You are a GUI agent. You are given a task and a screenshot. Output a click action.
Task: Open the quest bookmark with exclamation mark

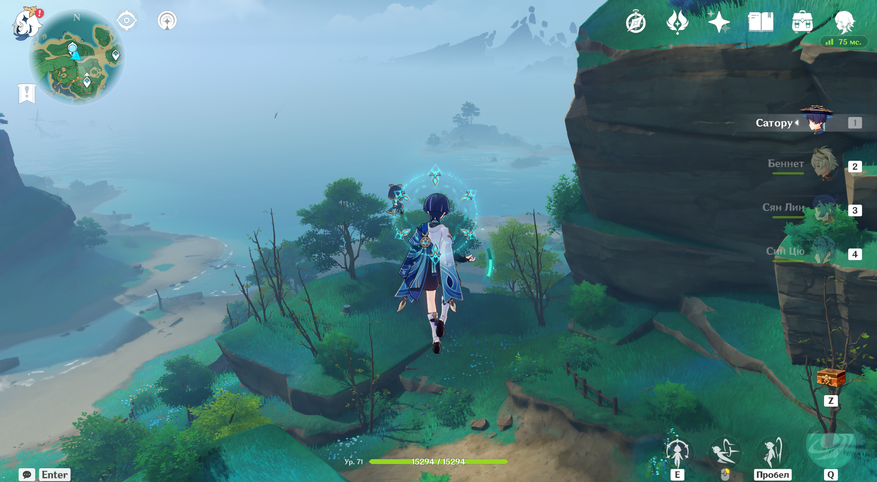point(27,93)
